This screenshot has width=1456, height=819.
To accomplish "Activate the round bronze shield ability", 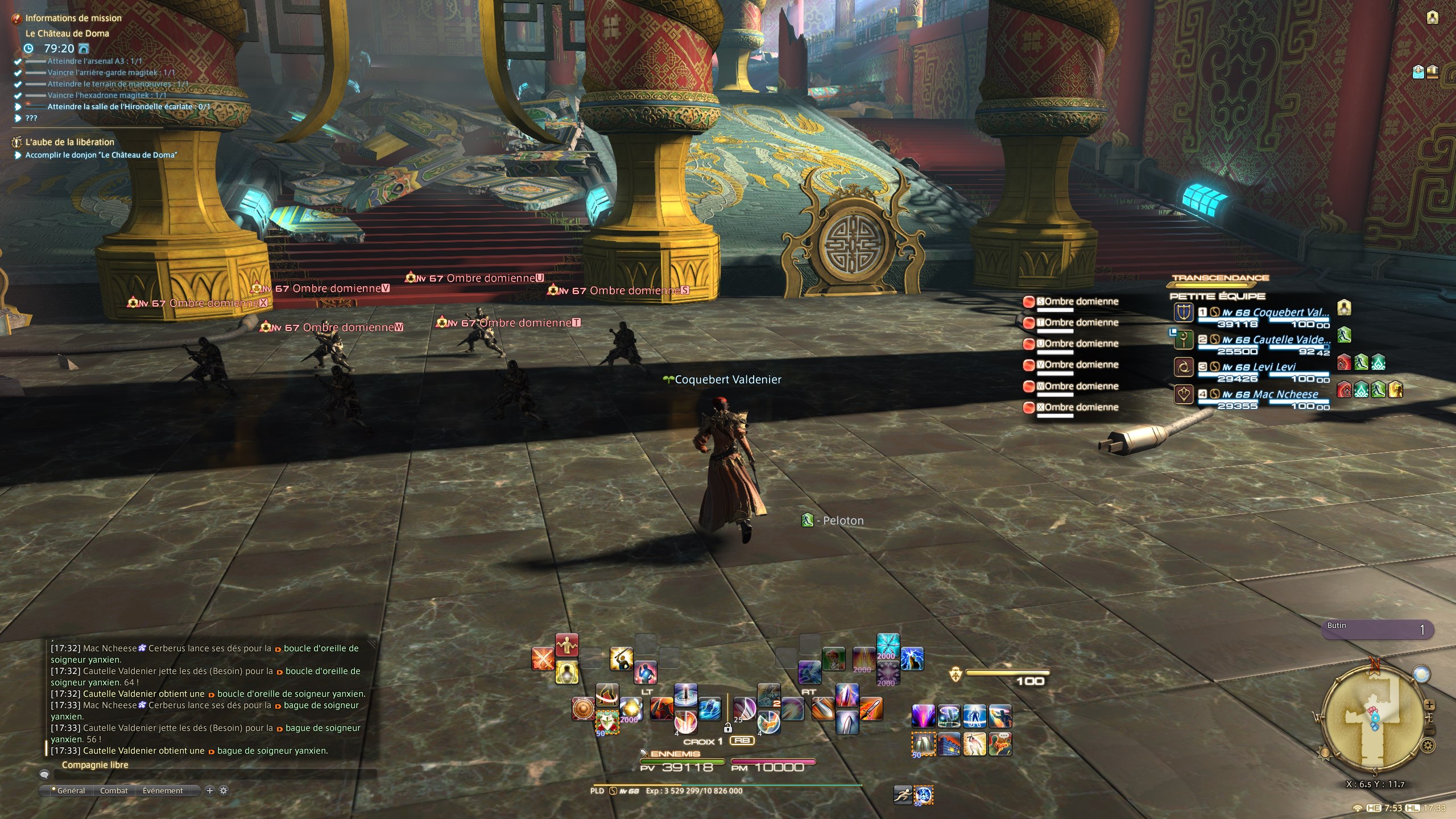I will tap(583, 709).
